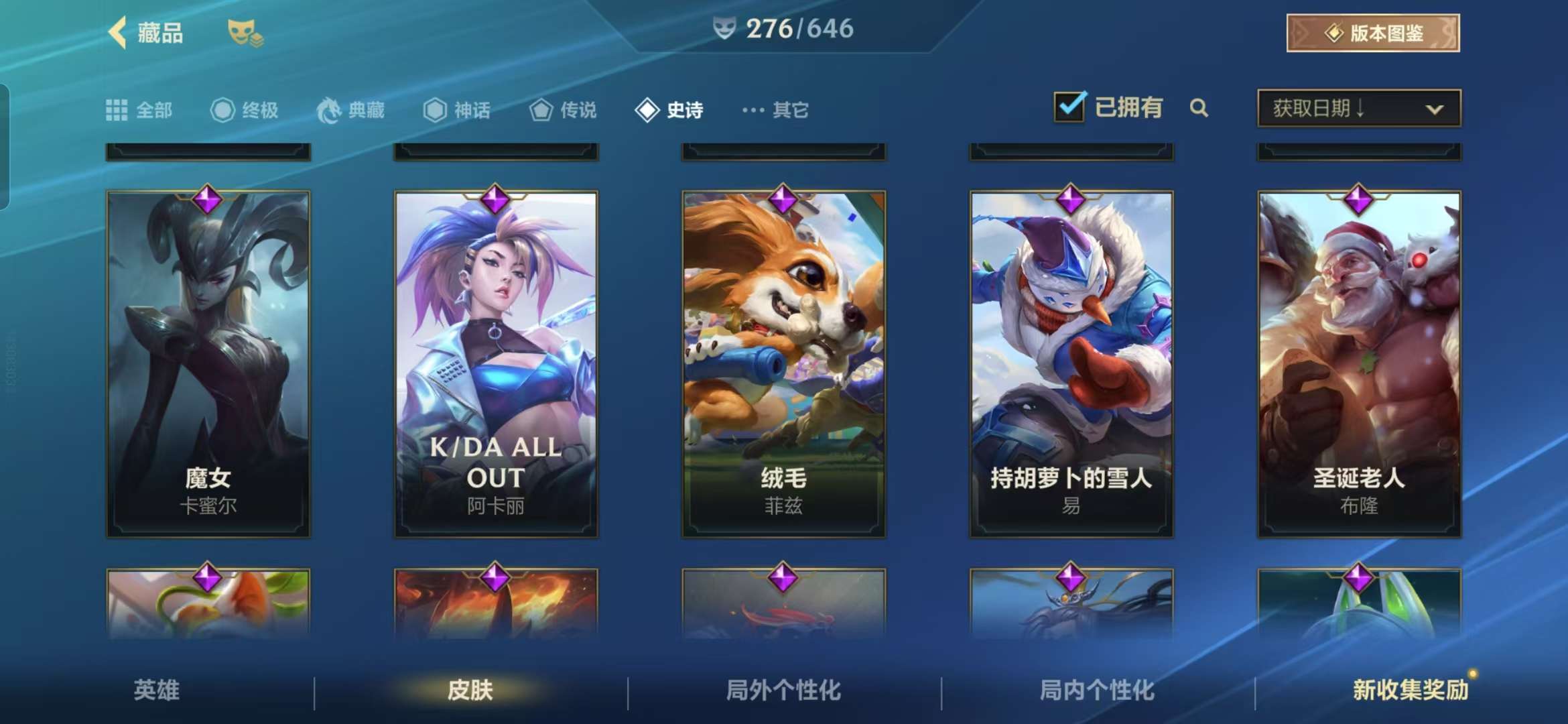
Task: Open the K/DA ALL OUT 阿卡丽 skin card
Action: click(x=496, y=363)
